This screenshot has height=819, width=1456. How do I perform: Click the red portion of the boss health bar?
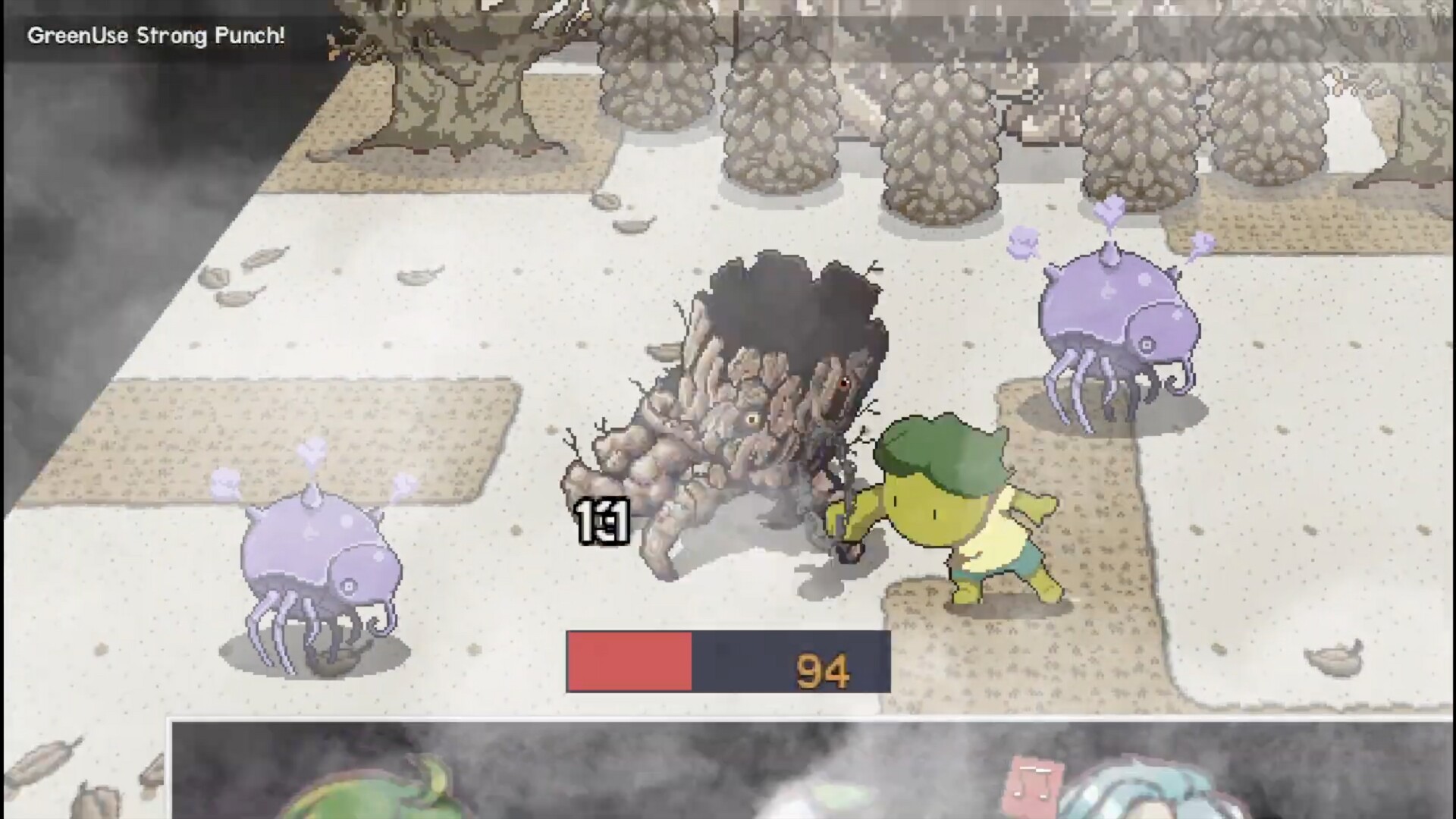point(628,661)
